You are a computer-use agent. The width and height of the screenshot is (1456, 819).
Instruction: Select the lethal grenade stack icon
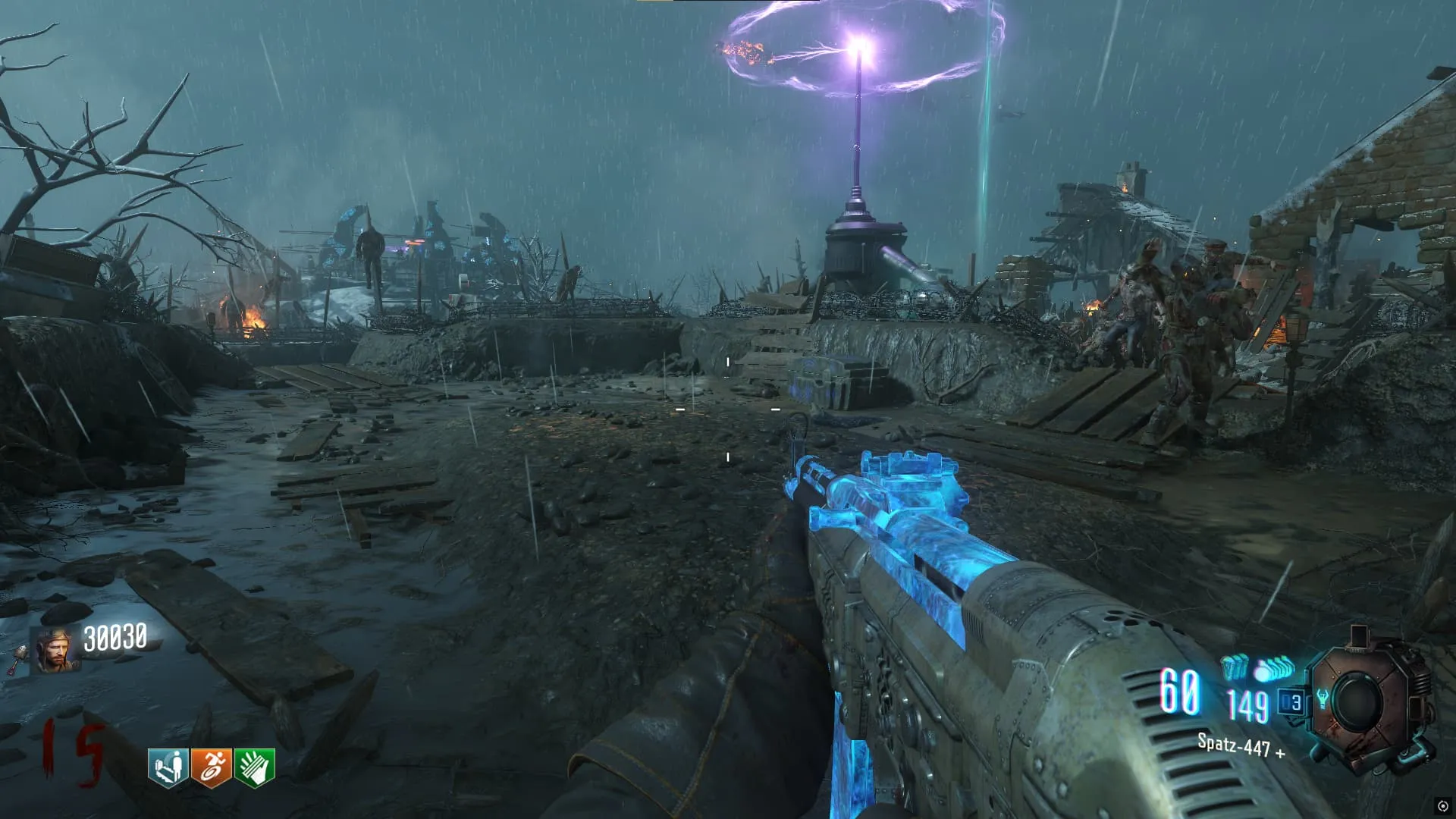click(1276, 669)
